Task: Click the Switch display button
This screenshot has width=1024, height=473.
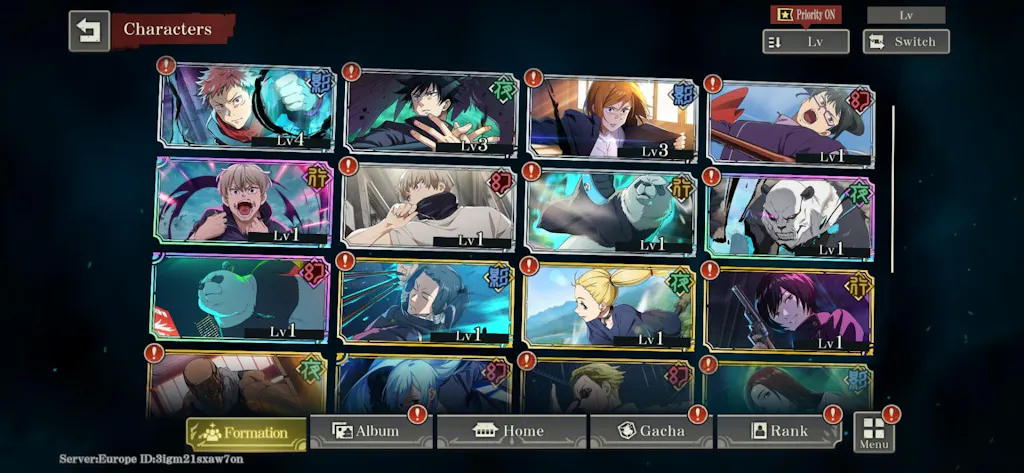Action: pyautogui.click(x=906, y=42)
